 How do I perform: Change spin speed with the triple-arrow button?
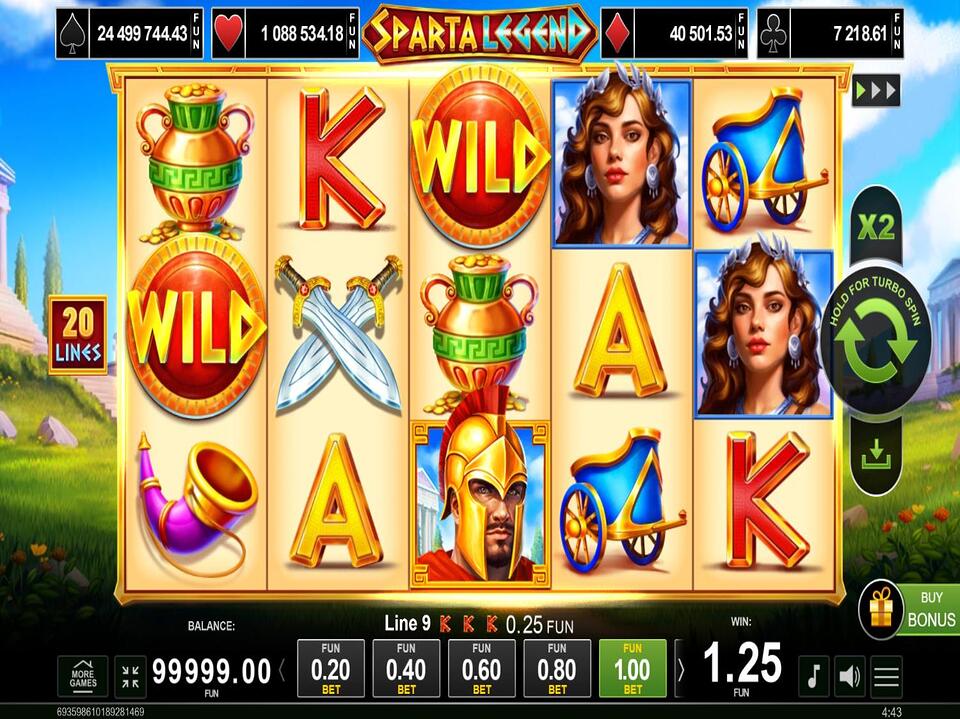click(876, 91)
